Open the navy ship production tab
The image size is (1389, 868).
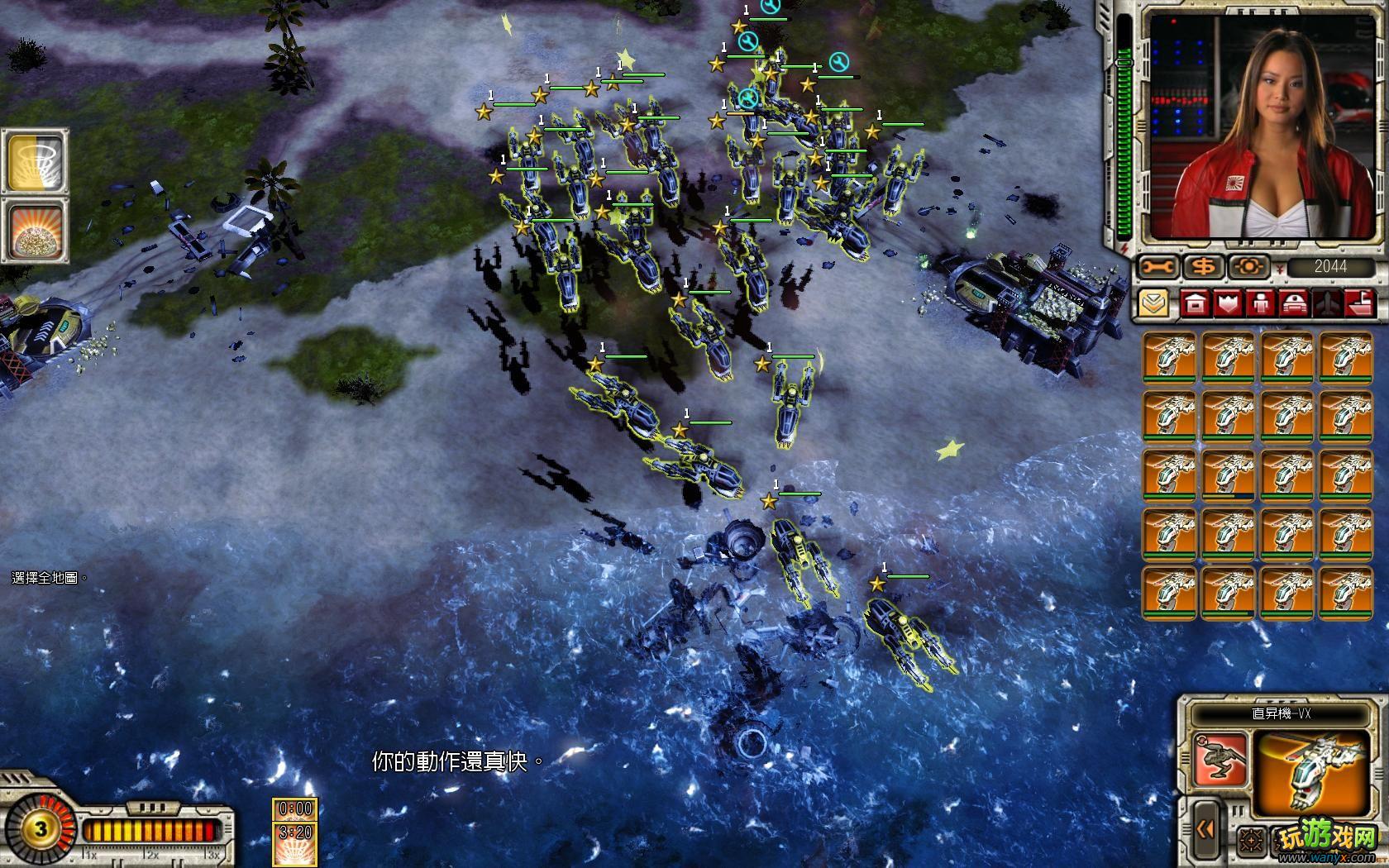click(x=1358, y=303)
